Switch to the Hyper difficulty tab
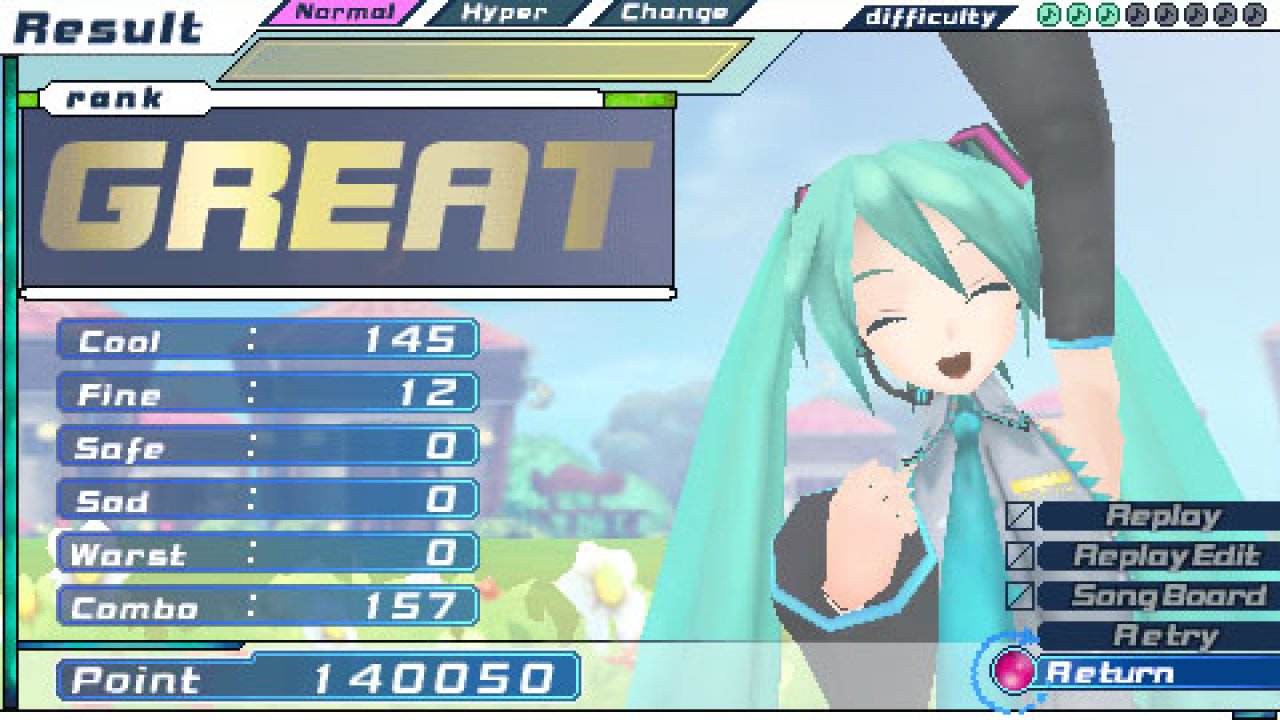 tap(505, 13)
